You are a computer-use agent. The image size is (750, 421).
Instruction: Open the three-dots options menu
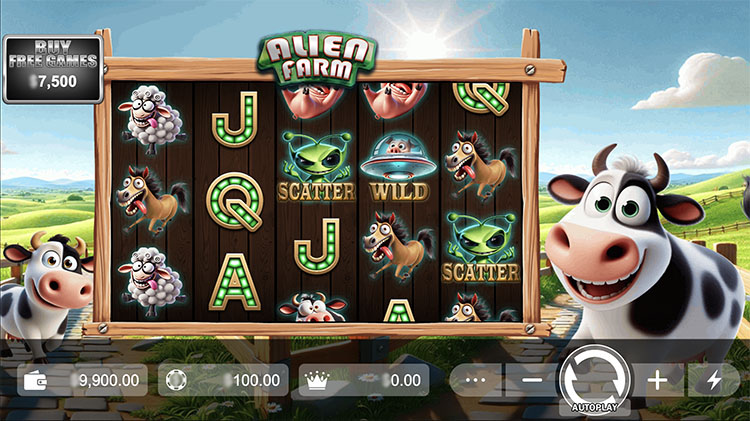coord(475,380)
